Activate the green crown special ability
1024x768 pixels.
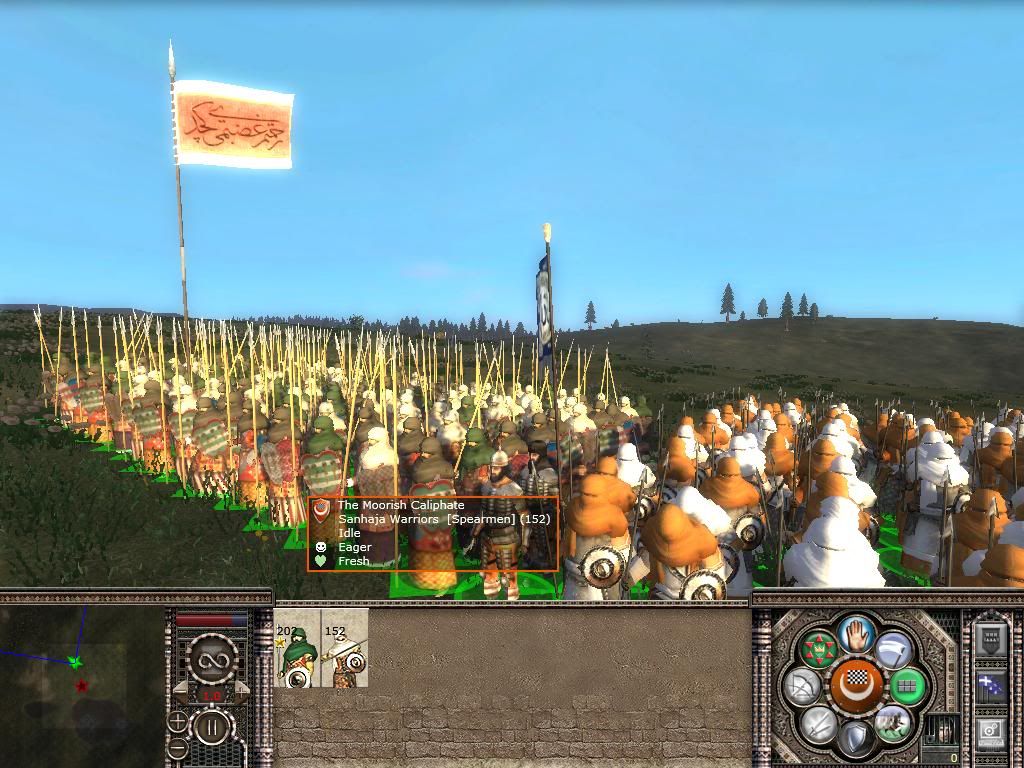click(819, 650)
